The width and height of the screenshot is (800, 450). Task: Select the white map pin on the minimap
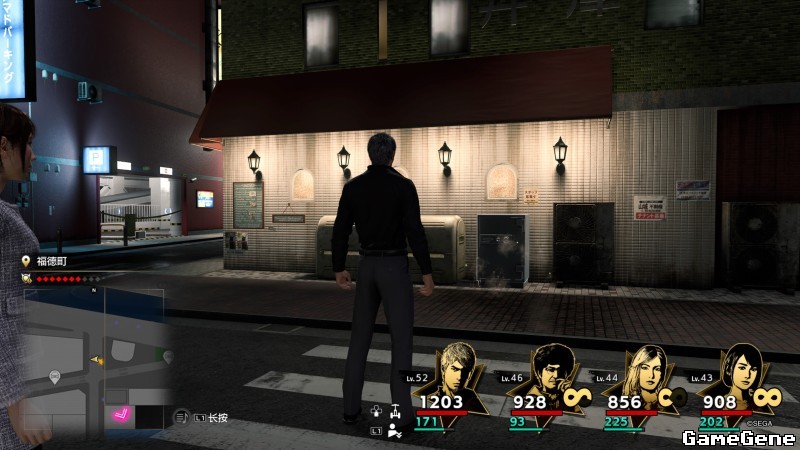click(55, 376)
